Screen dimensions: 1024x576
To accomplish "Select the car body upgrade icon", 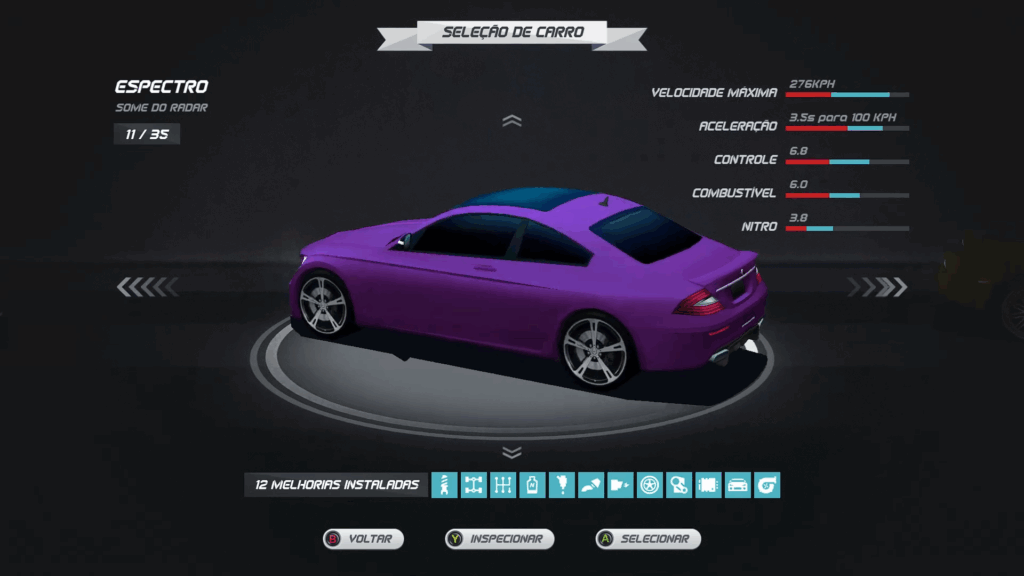I will pyautogui.click(x=737, y=486).
